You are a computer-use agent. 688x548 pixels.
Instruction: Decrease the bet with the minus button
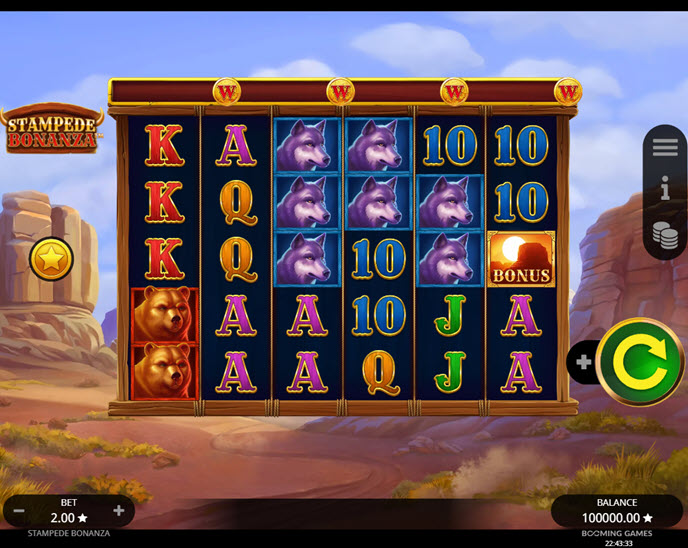[x=19, y=511]
